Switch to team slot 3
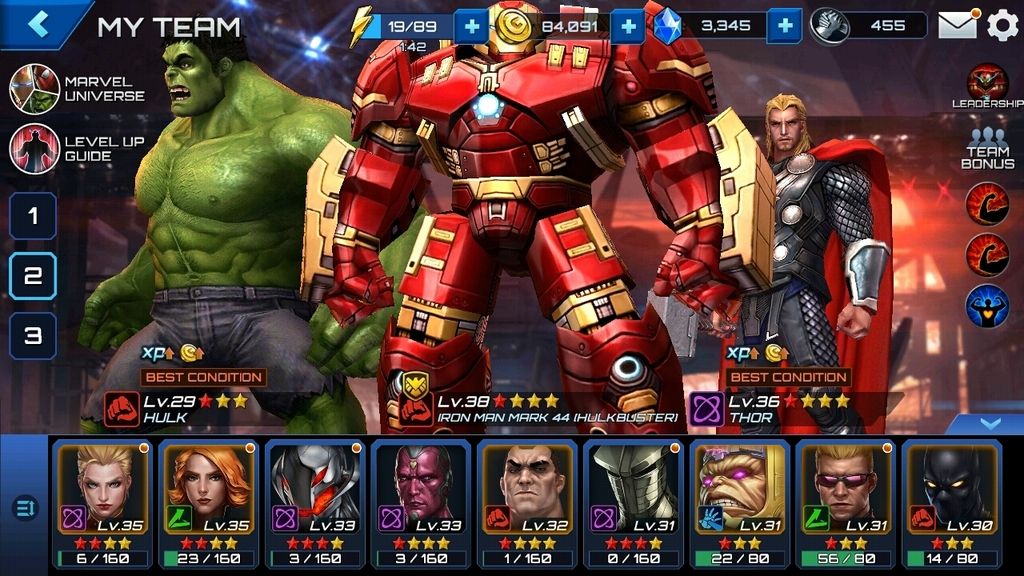 33,336
